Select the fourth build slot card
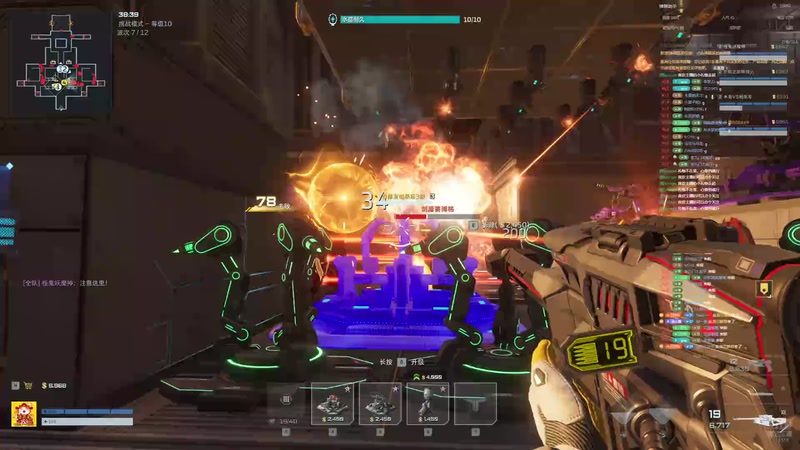Viewport: 800px width, 450px height. [x=475, y=402]
